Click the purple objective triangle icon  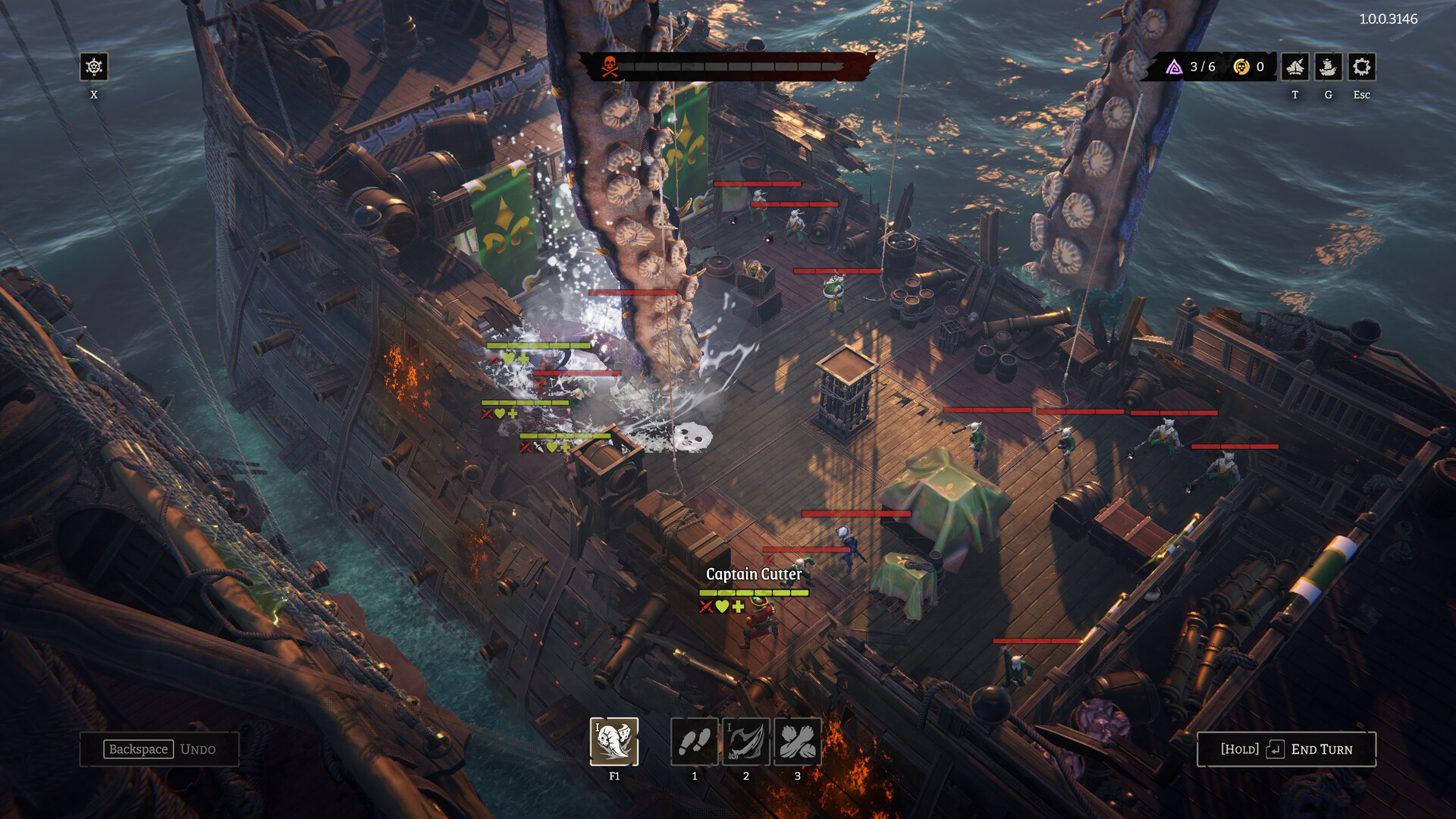(1174, 66)
